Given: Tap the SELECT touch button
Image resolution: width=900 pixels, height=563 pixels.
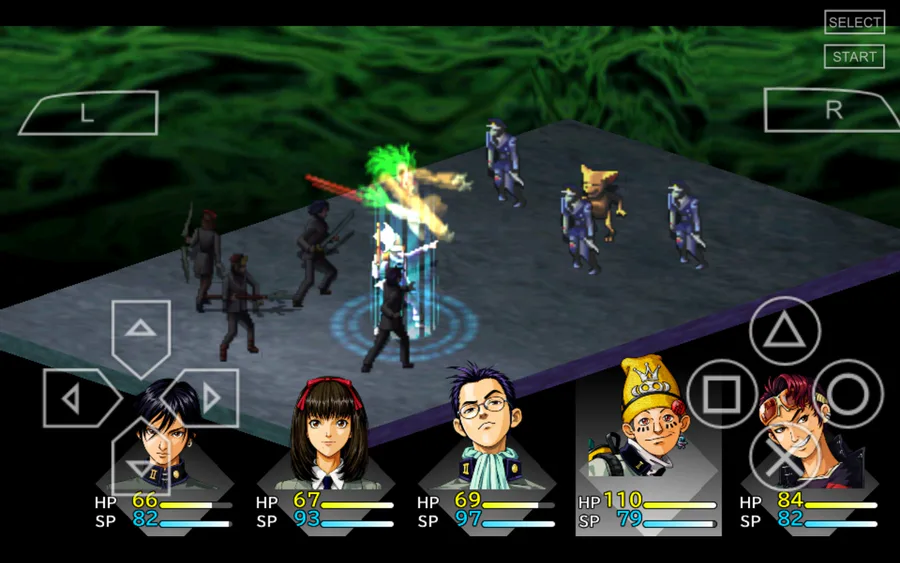Looking at the screenshot, I should tap(854, 22).
